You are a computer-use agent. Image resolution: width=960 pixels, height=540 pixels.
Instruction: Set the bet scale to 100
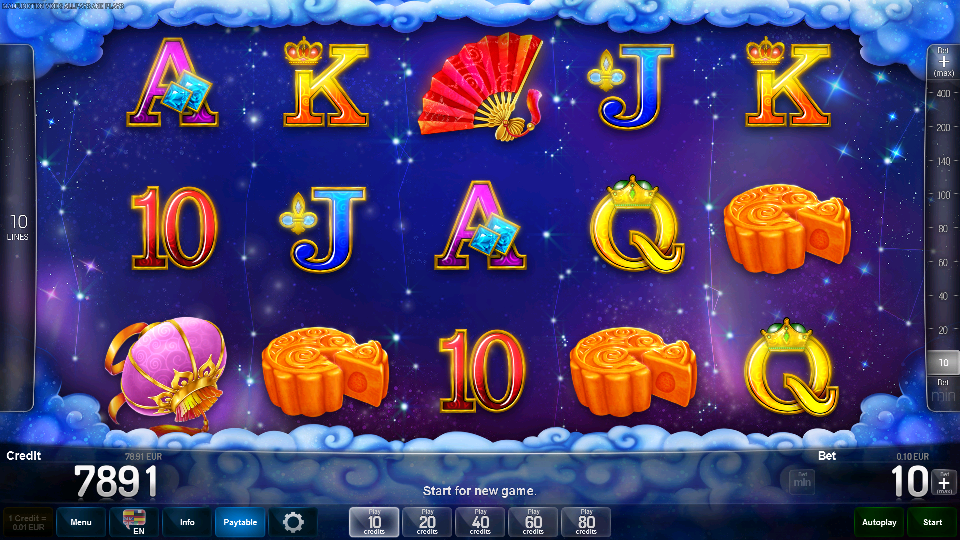pos(942,194)
